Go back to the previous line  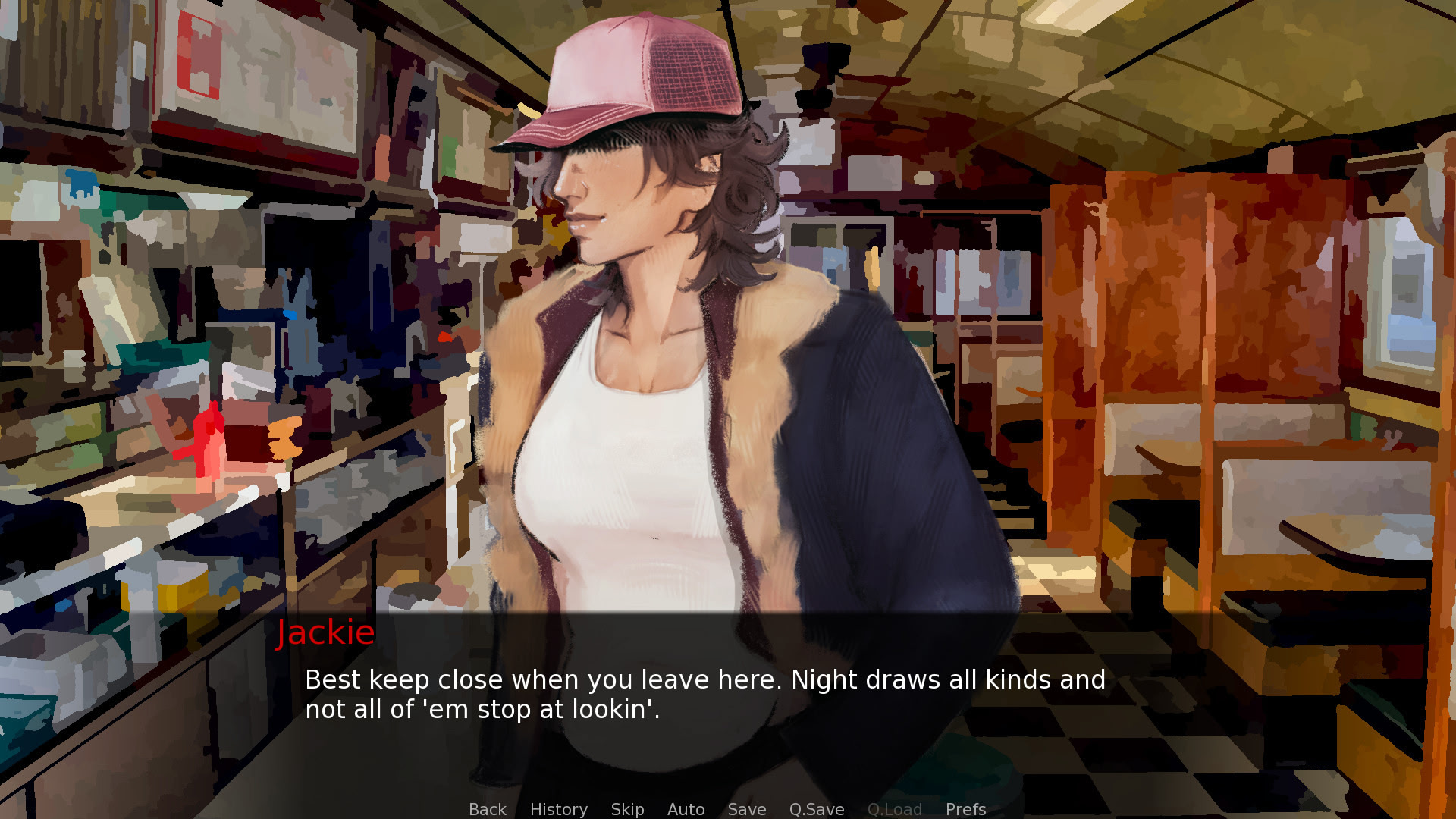pos(487,809)
